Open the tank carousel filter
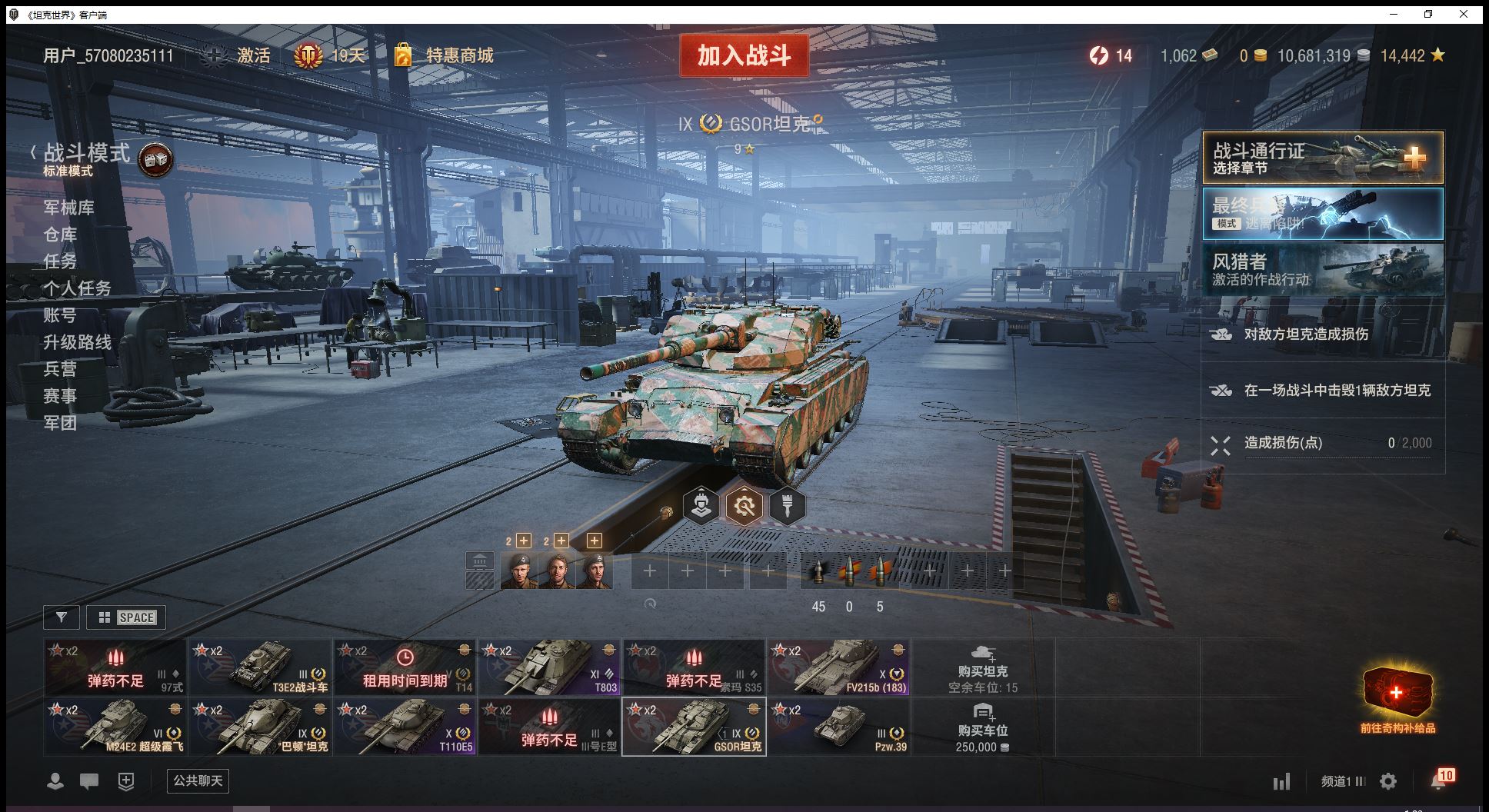The width and height of the screenshot is (1489, 812). 62,617
